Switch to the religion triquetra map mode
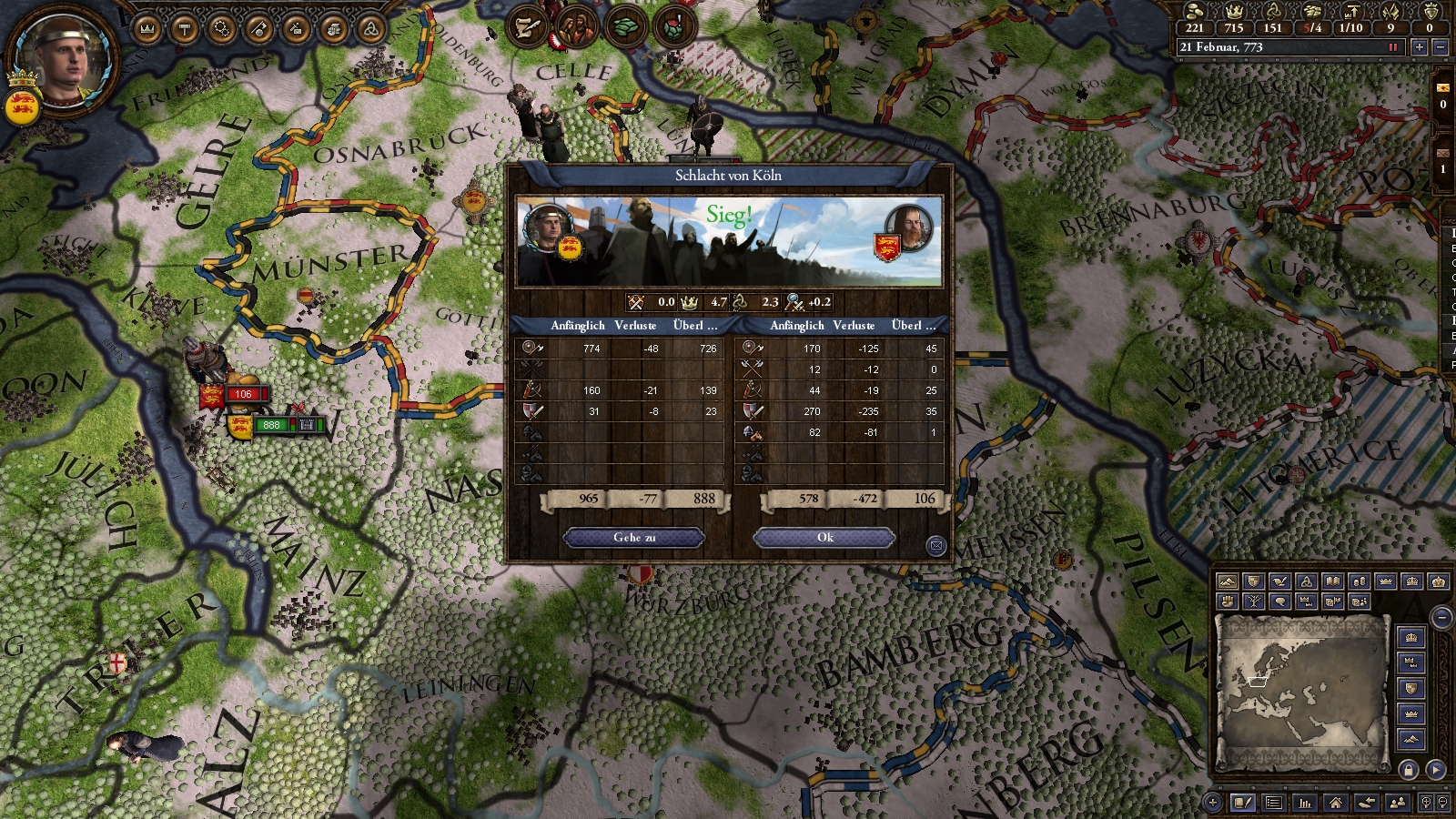 coord(1306,581)
